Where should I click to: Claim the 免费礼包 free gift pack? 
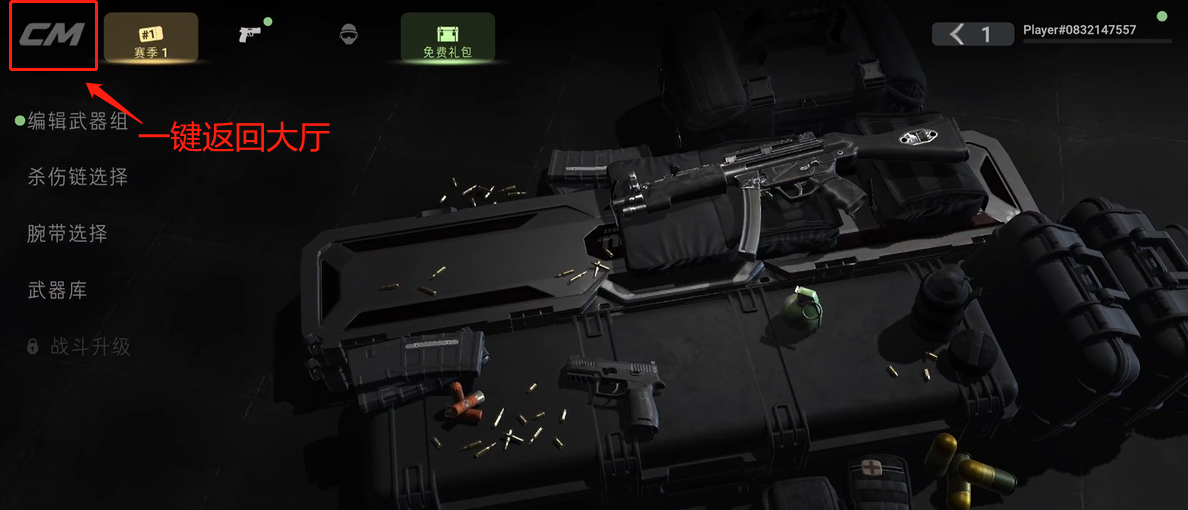(447, 38)
